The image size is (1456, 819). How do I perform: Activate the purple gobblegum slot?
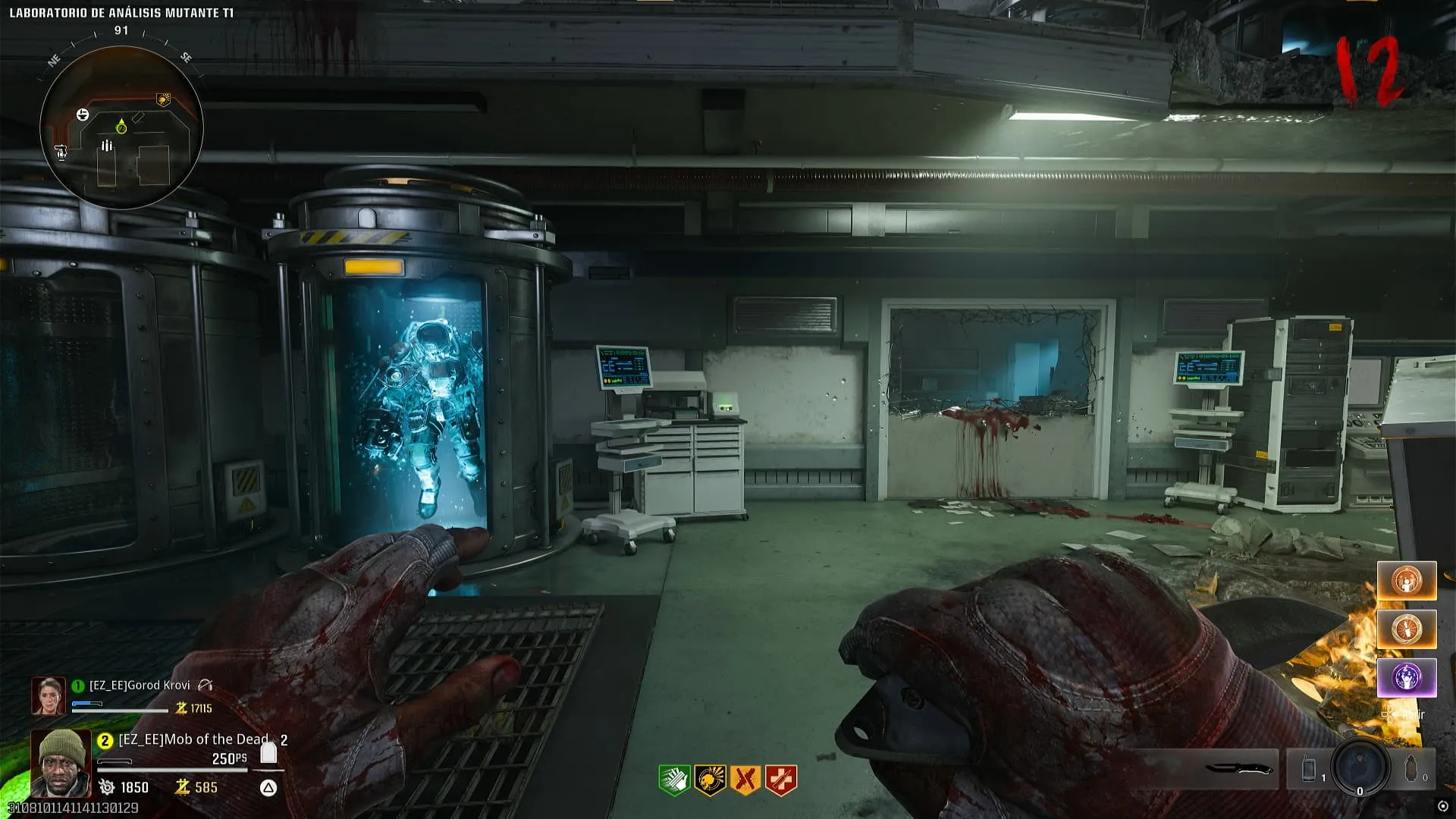(1407, 676)
